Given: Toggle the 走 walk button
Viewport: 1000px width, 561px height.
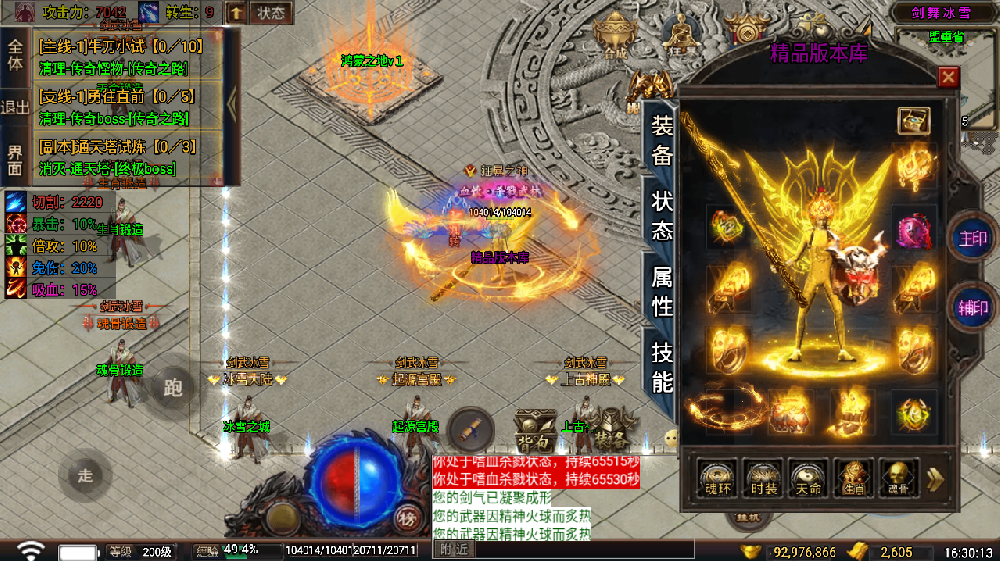Looking at the screenshot, I should pyautogui.click(x=85, y=475).
